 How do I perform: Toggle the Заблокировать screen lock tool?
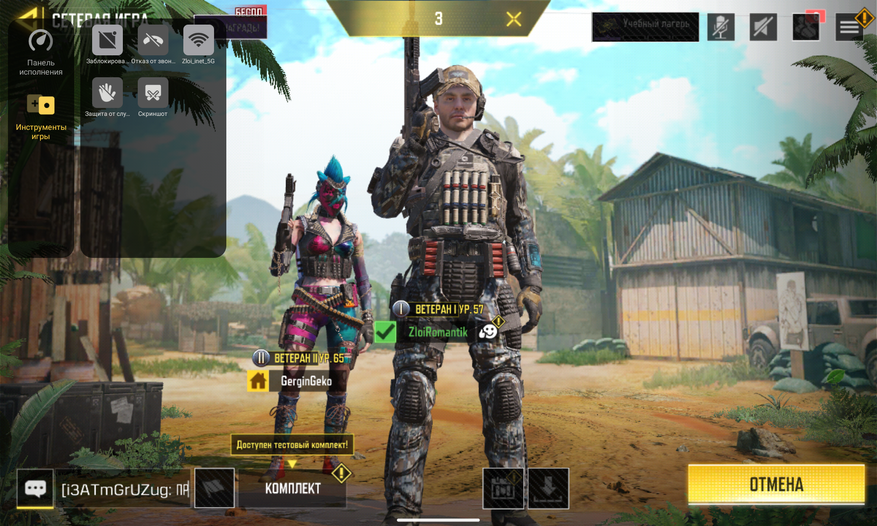(107, 41)
